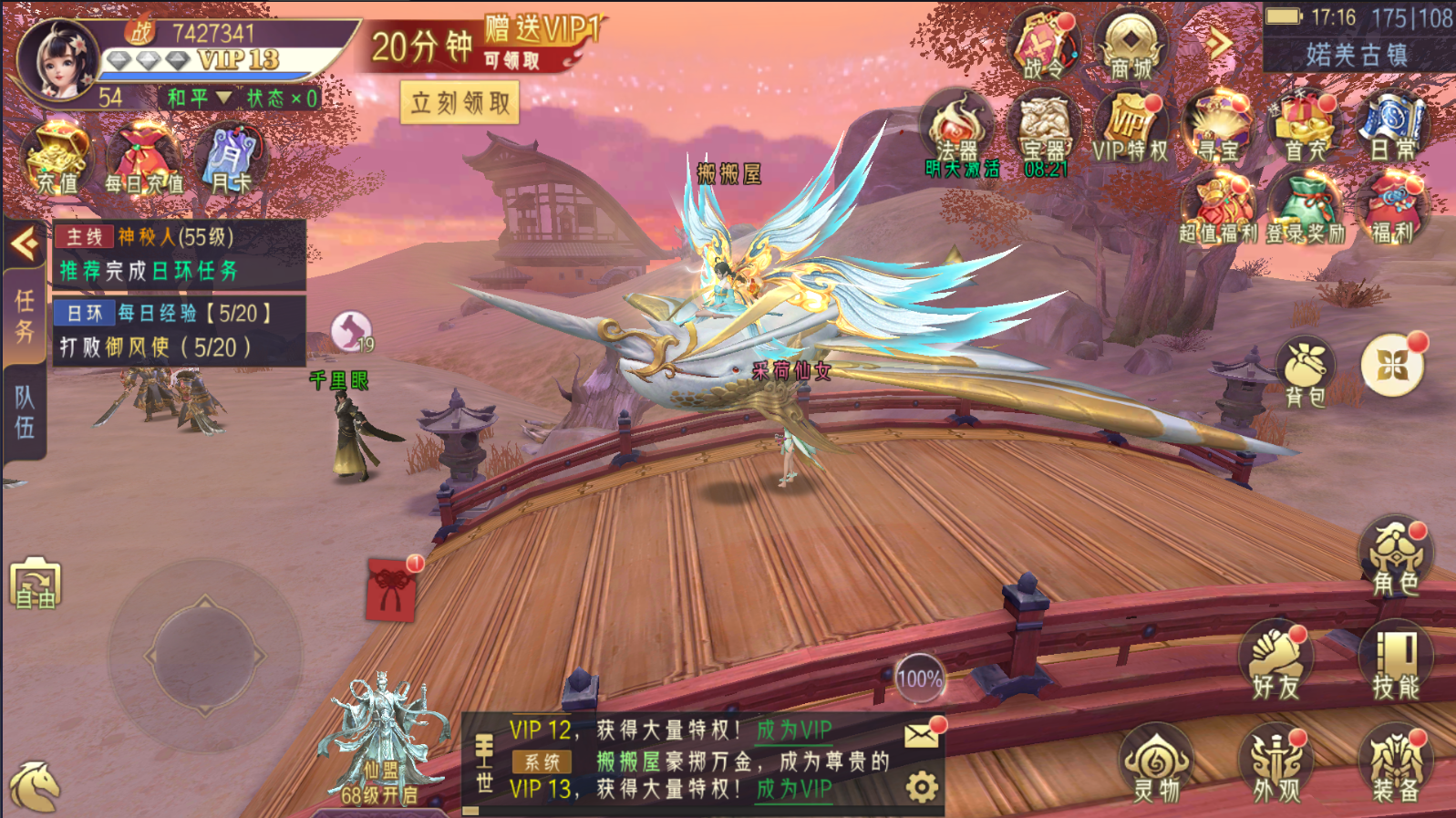Viewport: 1456px width, 818px height.
Task: Open the 首充 first recharge offer
Action: (x=1306, y=129)
